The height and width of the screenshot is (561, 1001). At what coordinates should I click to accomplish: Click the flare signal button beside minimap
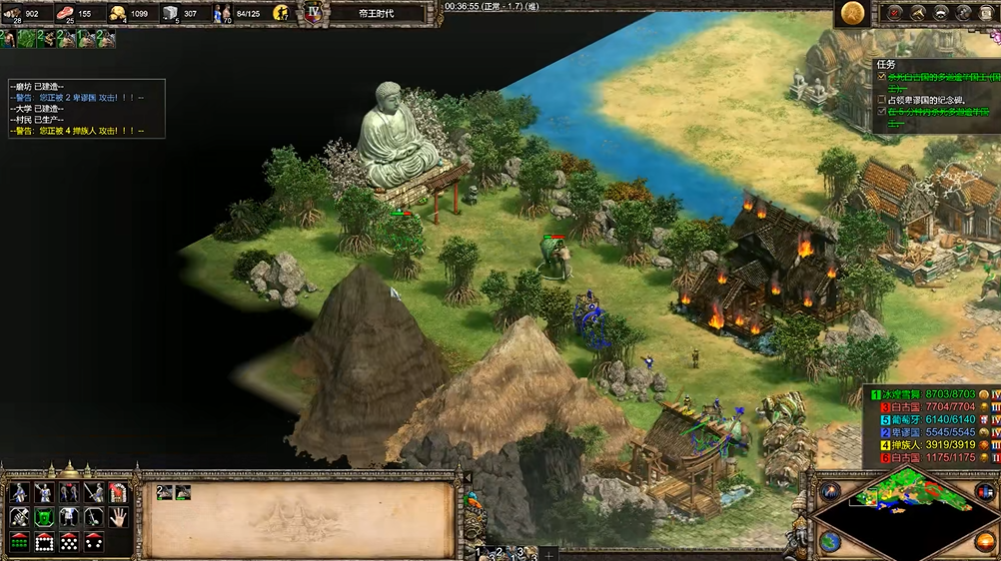pyautogui.click(x=831, y=491)
